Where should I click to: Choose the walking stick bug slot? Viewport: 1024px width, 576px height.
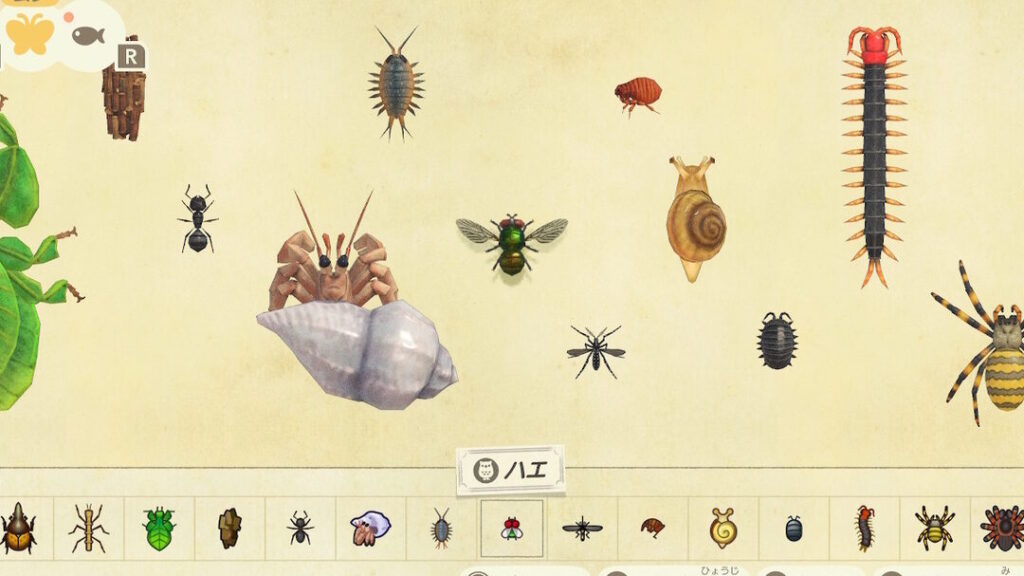(x=89, y=528)
